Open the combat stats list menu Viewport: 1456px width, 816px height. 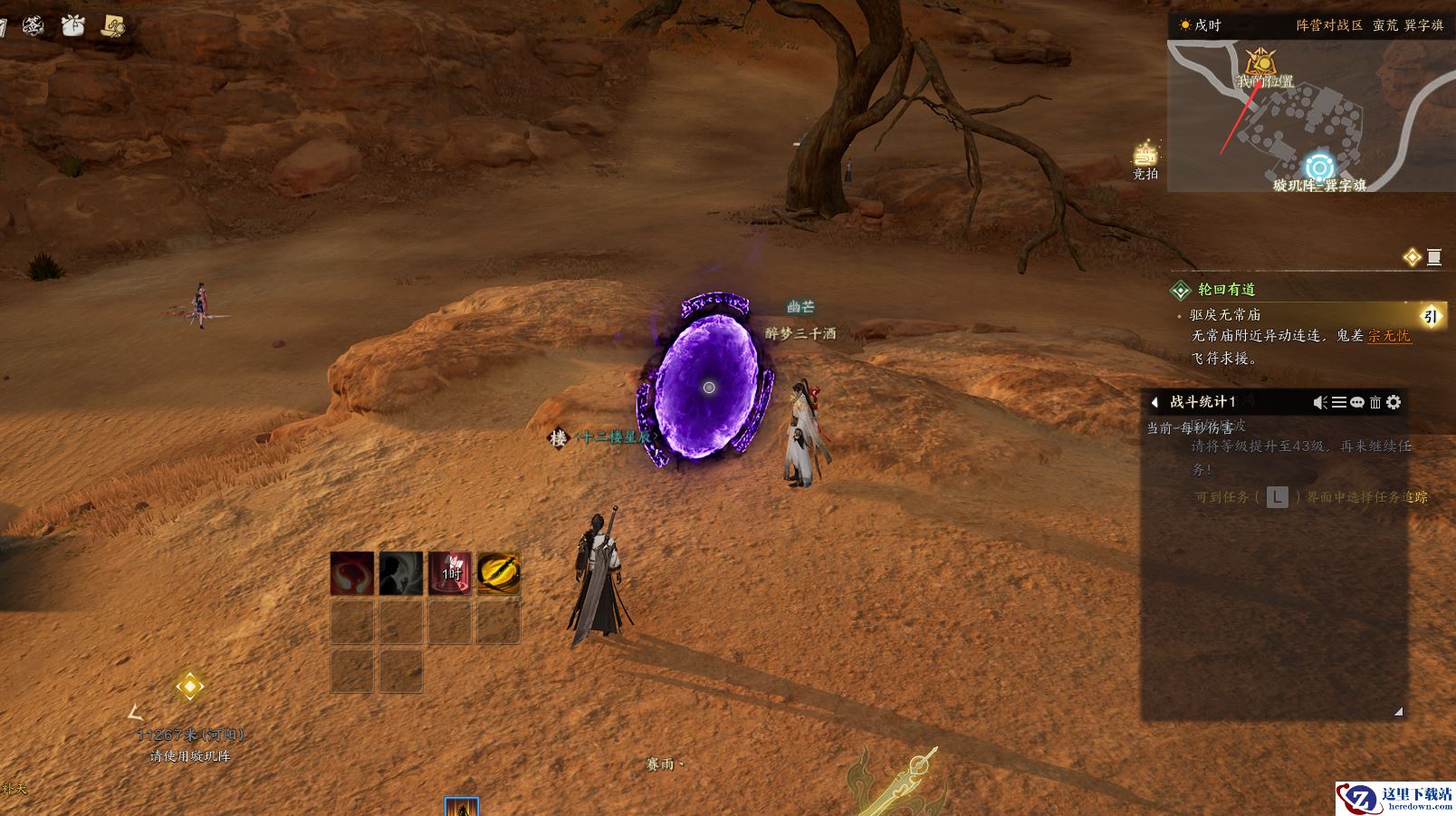coord(1338,402)
